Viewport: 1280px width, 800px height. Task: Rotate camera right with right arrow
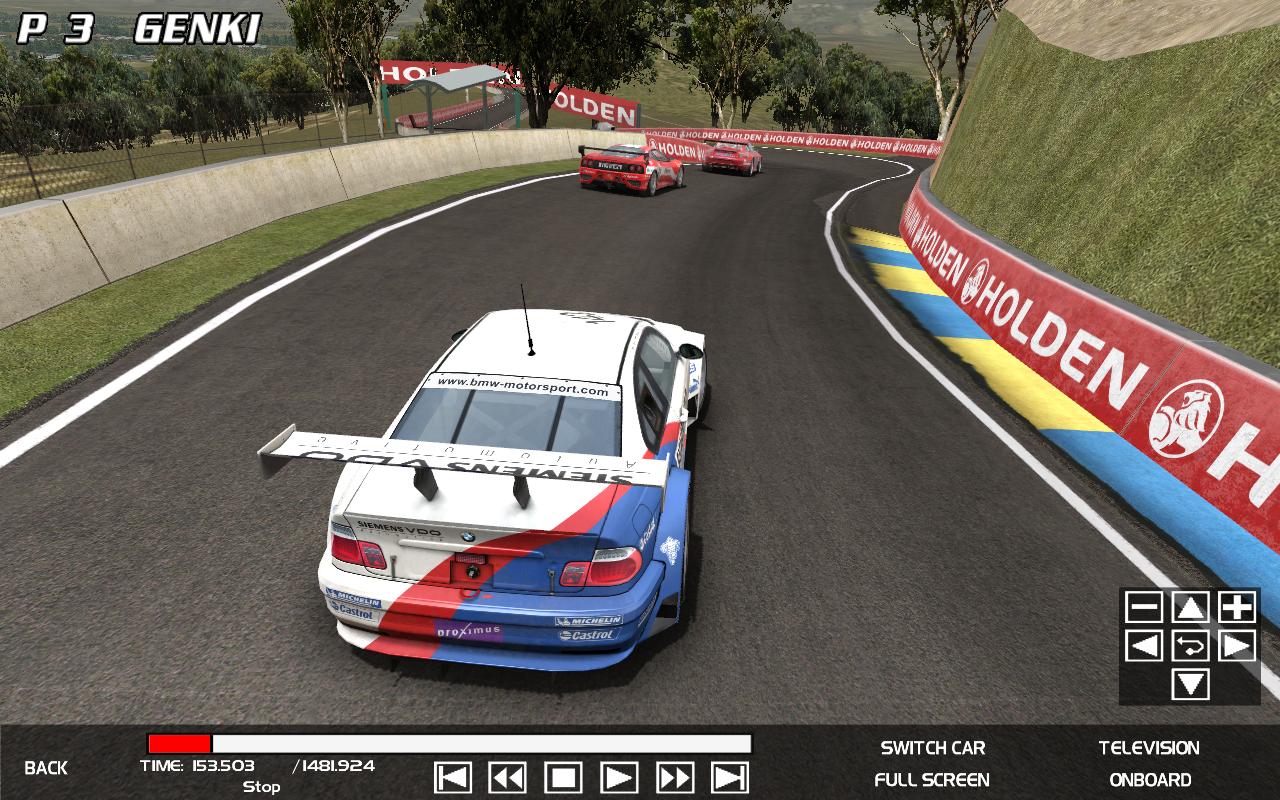[1237, 646]
